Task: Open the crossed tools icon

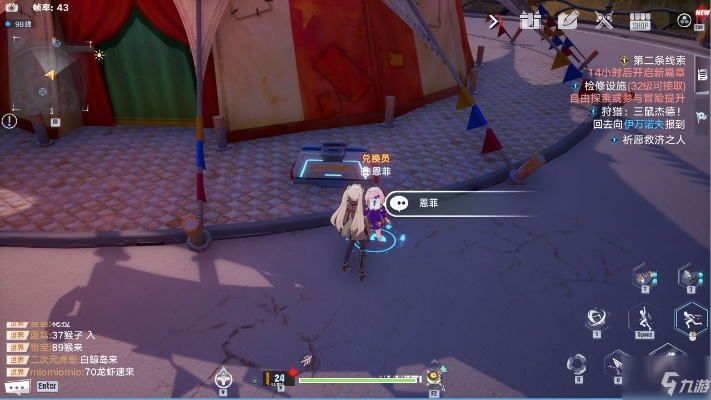Action: 603,19
